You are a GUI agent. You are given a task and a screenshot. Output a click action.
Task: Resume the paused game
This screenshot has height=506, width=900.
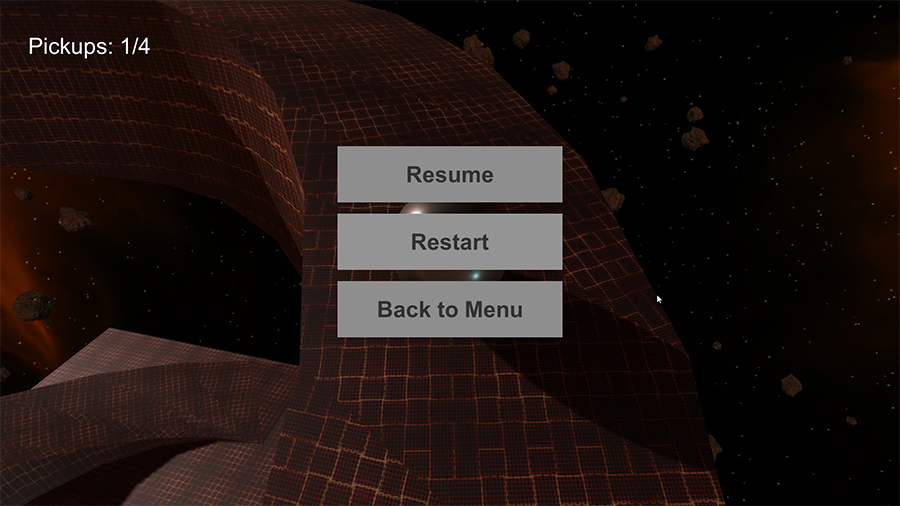click(449, 175)
